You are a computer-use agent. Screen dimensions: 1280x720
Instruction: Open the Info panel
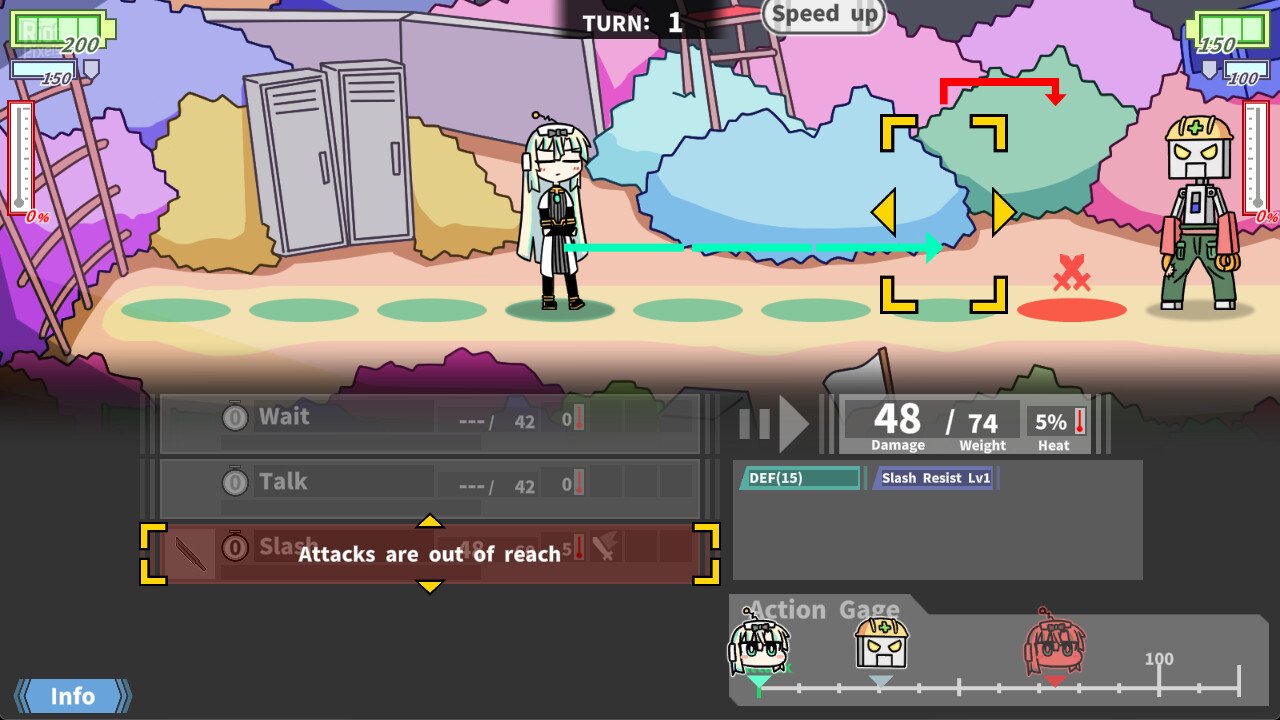73,696
